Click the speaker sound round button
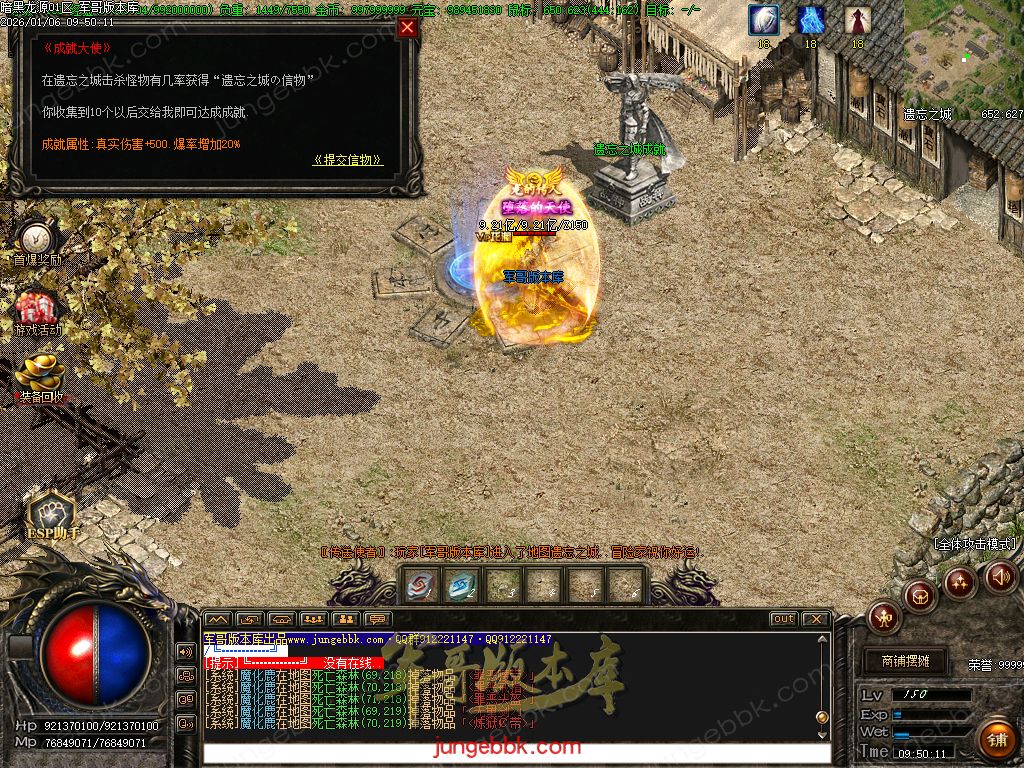The image size is (1024, 768). pos(1000,576)
